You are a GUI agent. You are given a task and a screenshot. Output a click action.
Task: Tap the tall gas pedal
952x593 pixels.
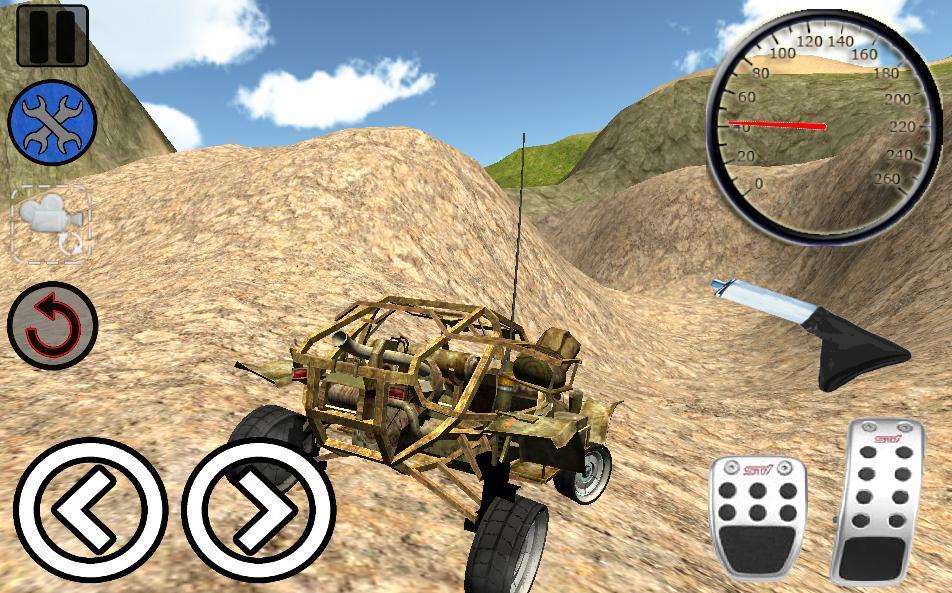[x=881, y=500]
